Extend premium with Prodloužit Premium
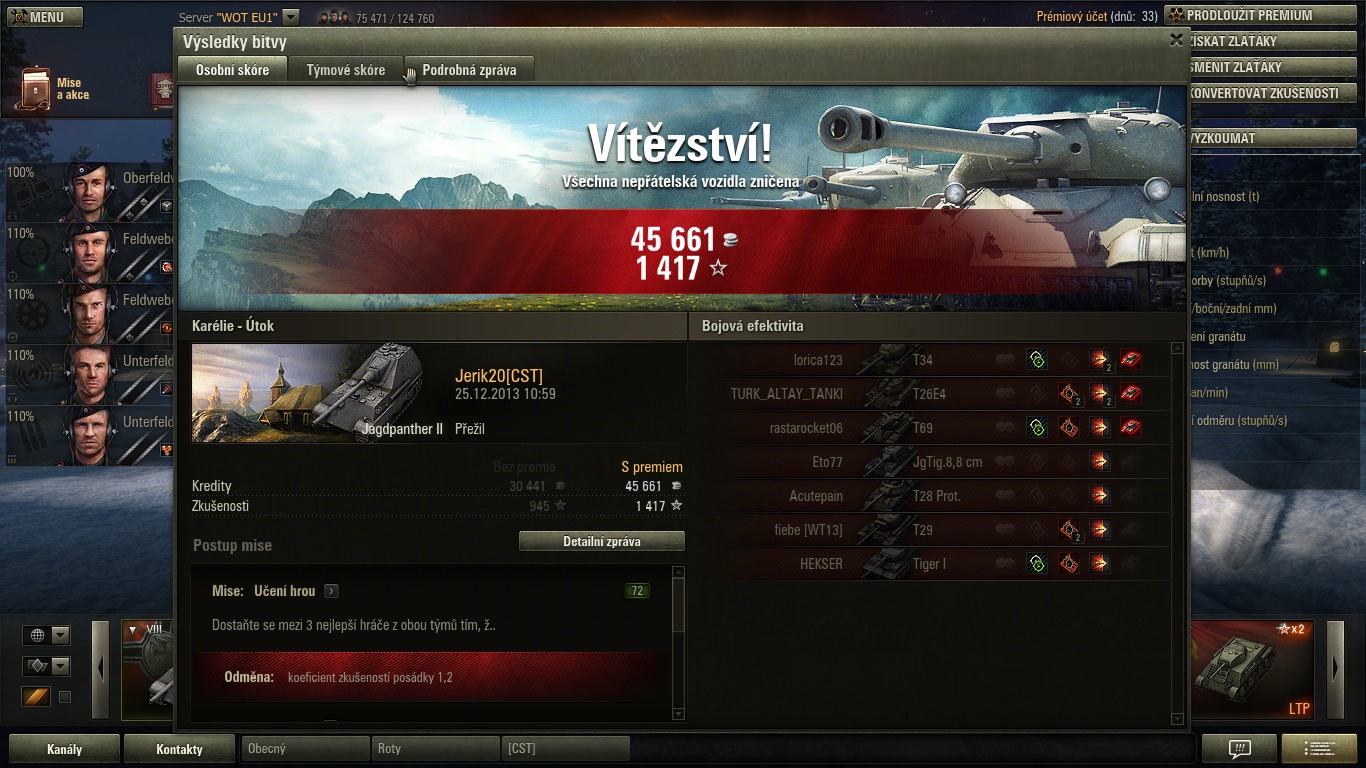The height and width of the screenshot is (768, 1366). pos(1256,15)
